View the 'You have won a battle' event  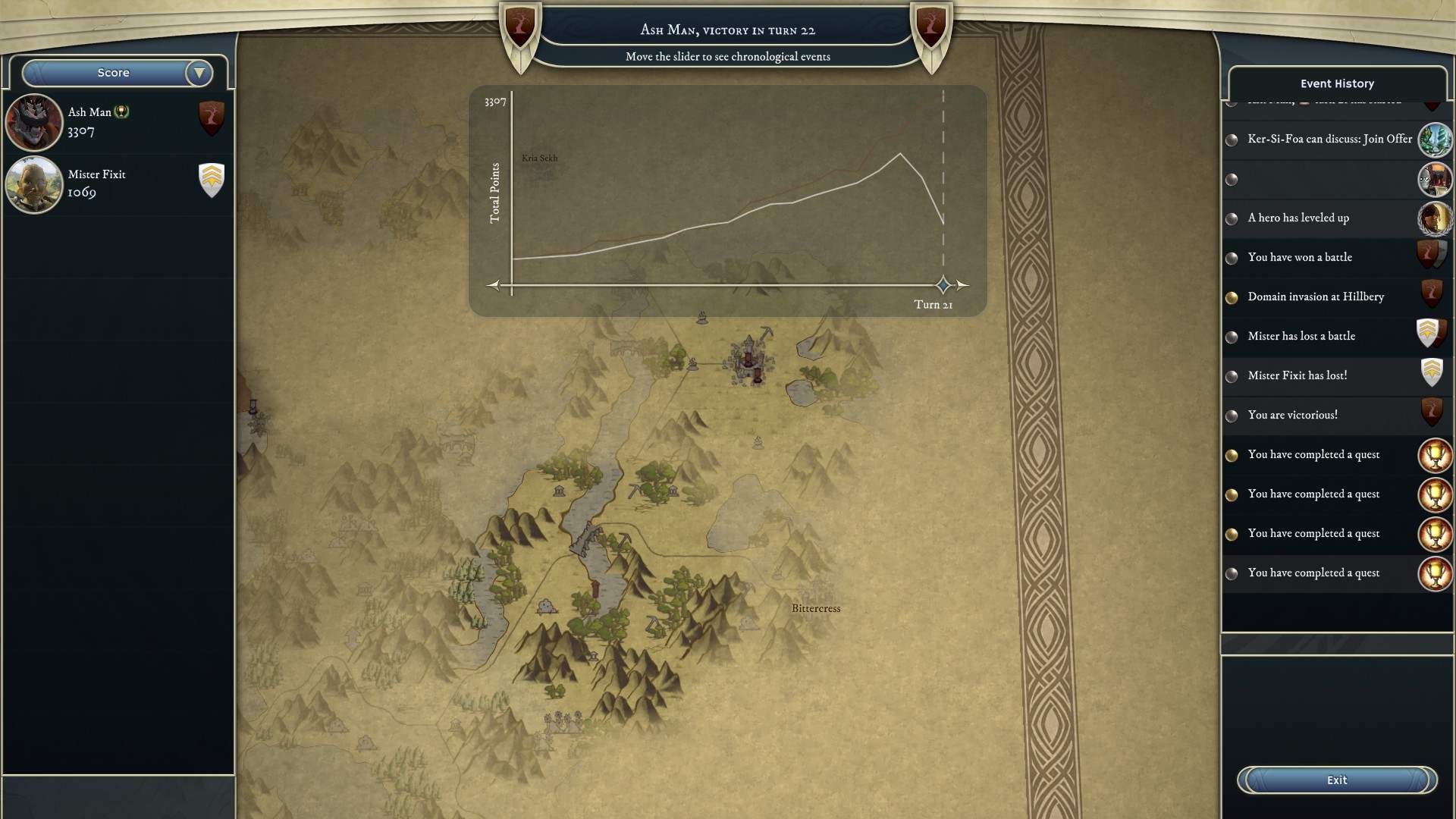(x=1300, y=257)
